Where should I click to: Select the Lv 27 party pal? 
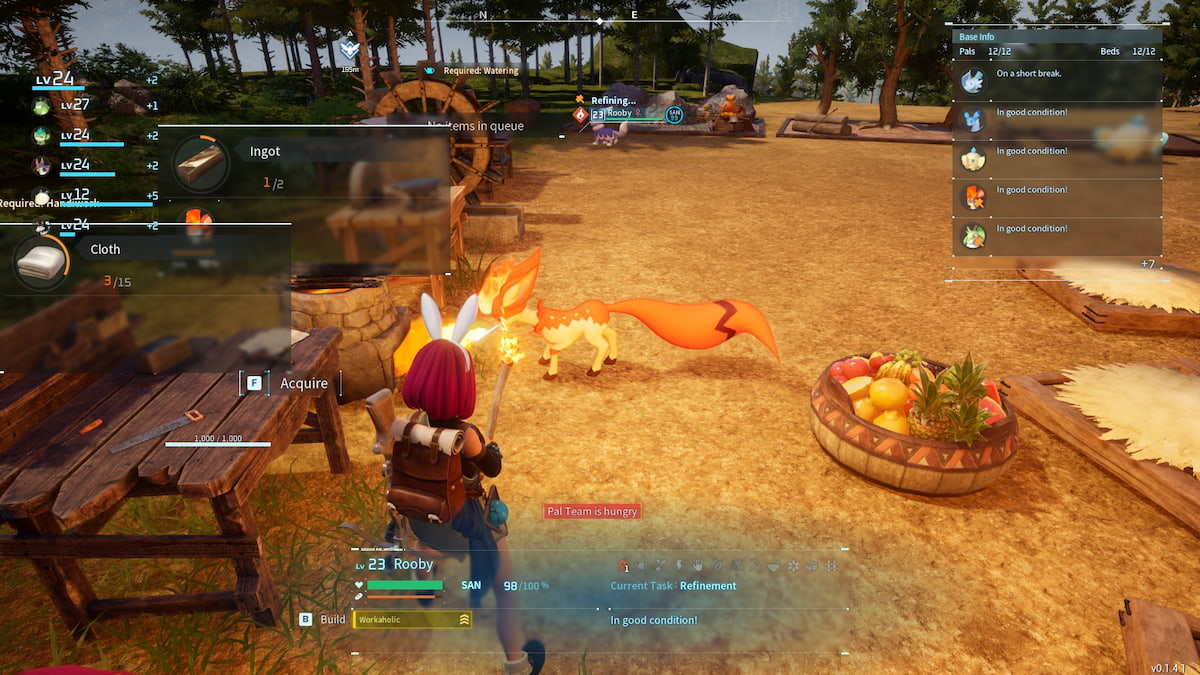click(x=42, y=106)
